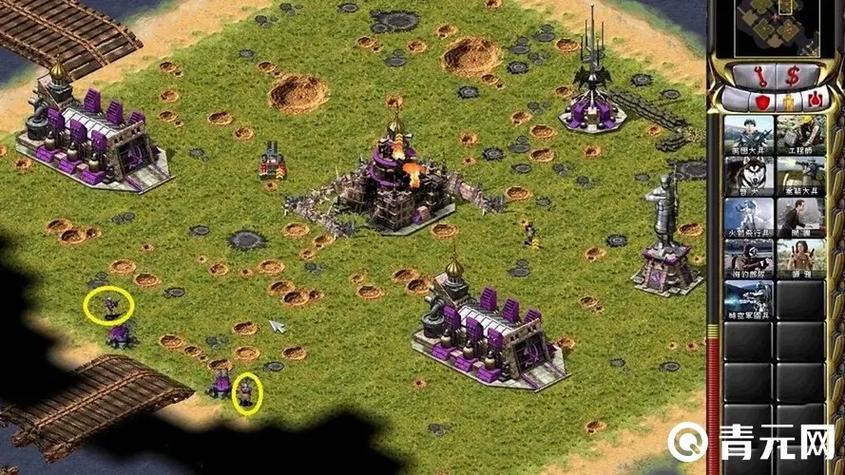Train an attack dog (警犬)
Viewport: 845px width, 475px height.
748,177
